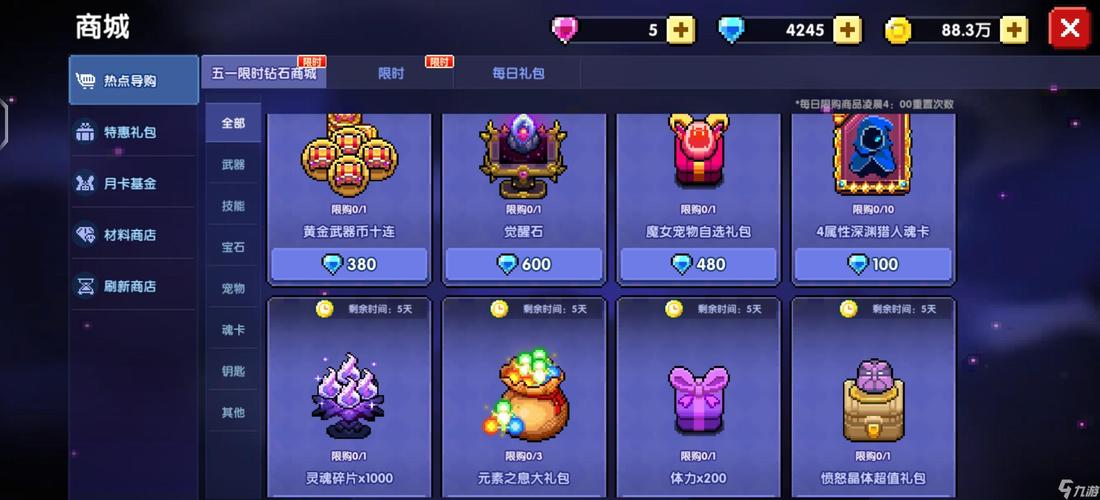This screenshot has height=500, width=1100.
Task: Filter items by 宠物 category
Action: pos(233,288)
